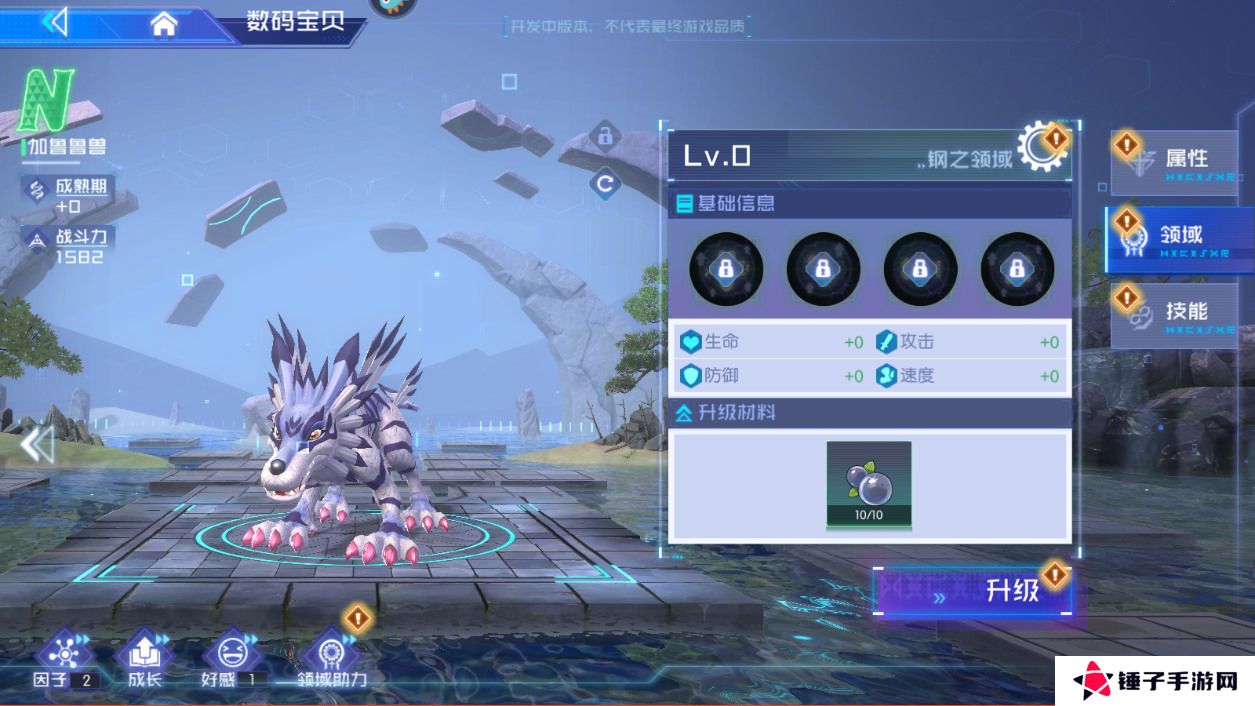The image size is (1255, 706).
Task: Select the blueberry upgrade material slot
Action: pyautogui.click(x=868, y=484)
